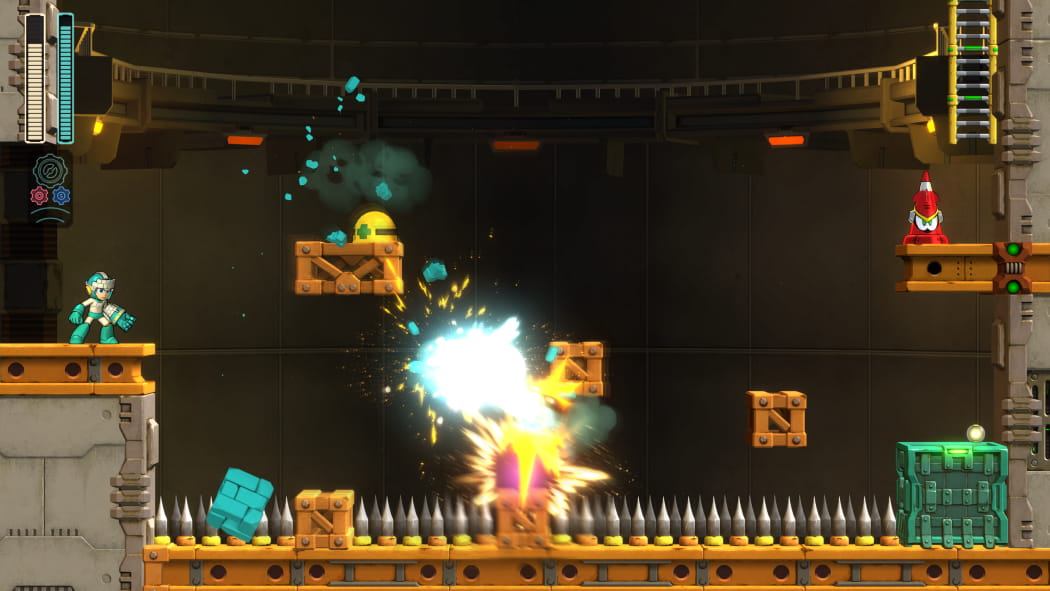Viewport: 1050px width, 591px height.
Task: Select the large teal Double Gear icon
Action: pos(50,170)
